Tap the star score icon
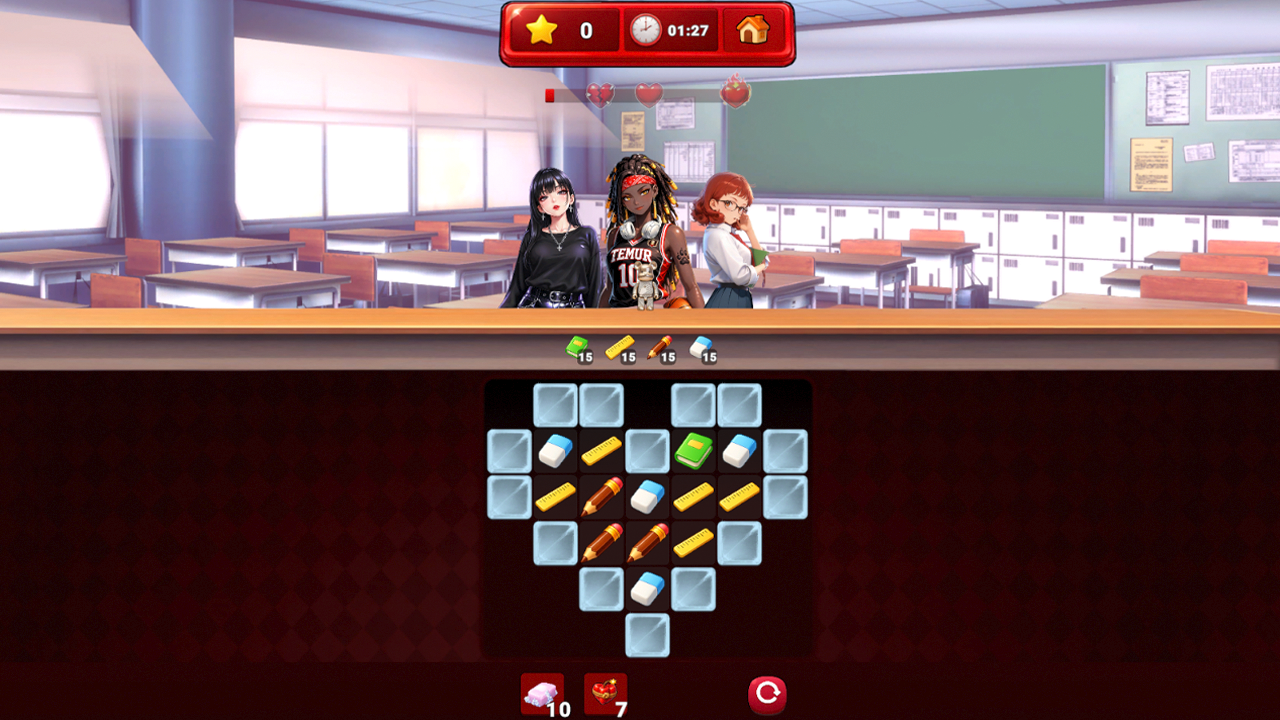 pos(541,30)
